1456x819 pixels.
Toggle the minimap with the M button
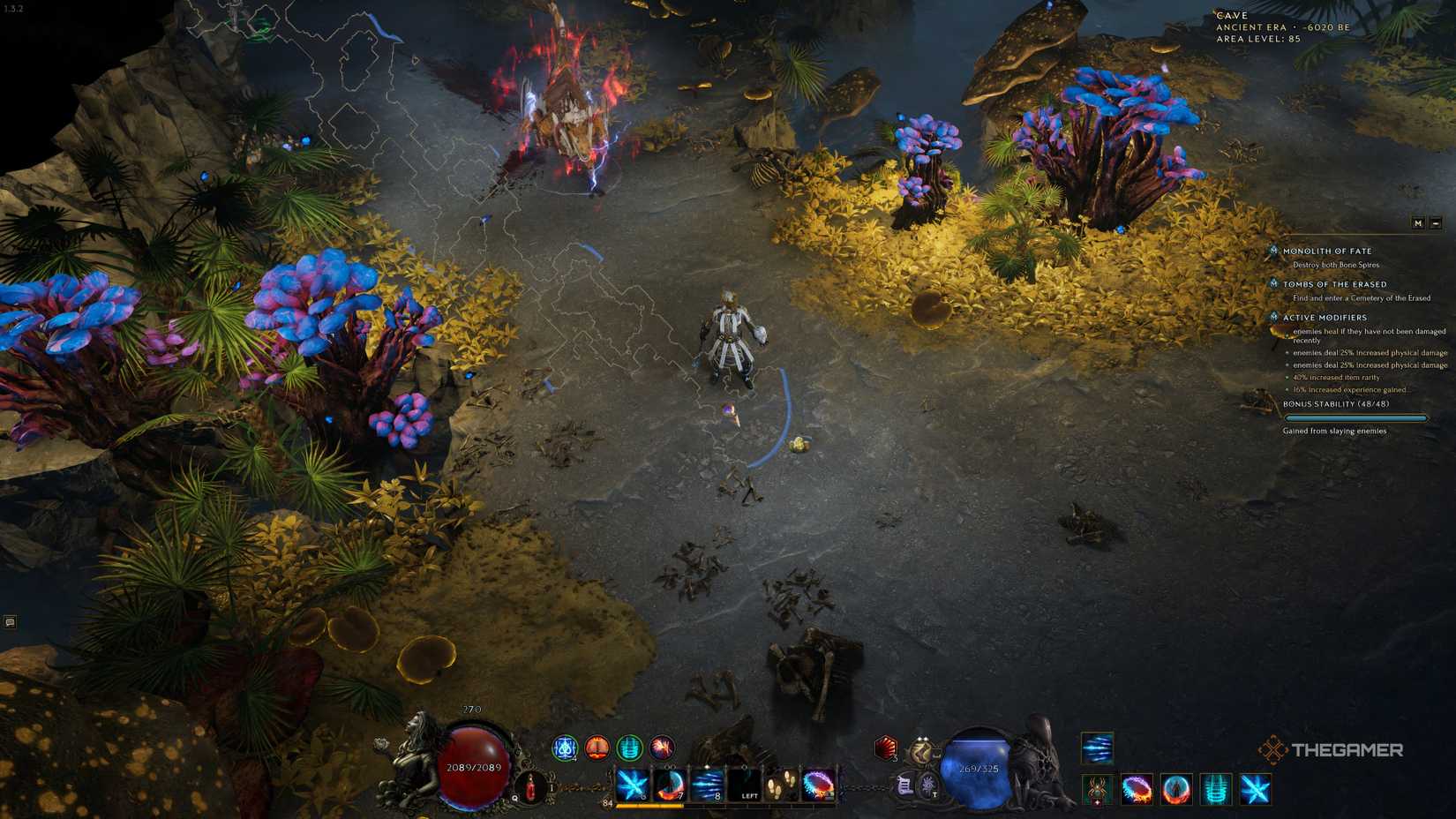click(x=1419, y=223)
